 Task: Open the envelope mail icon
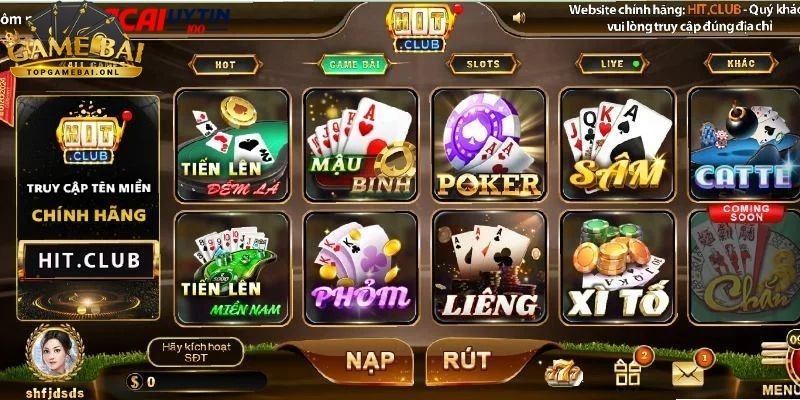pyautogui.click(x=688, y=372)
